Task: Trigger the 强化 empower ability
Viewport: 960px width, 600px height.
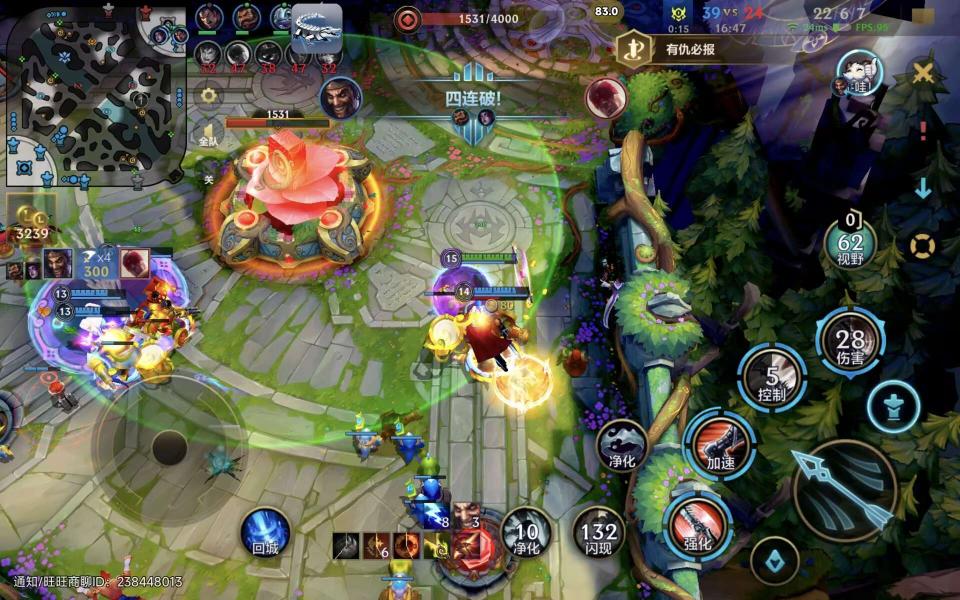Action: click(698, 525)
